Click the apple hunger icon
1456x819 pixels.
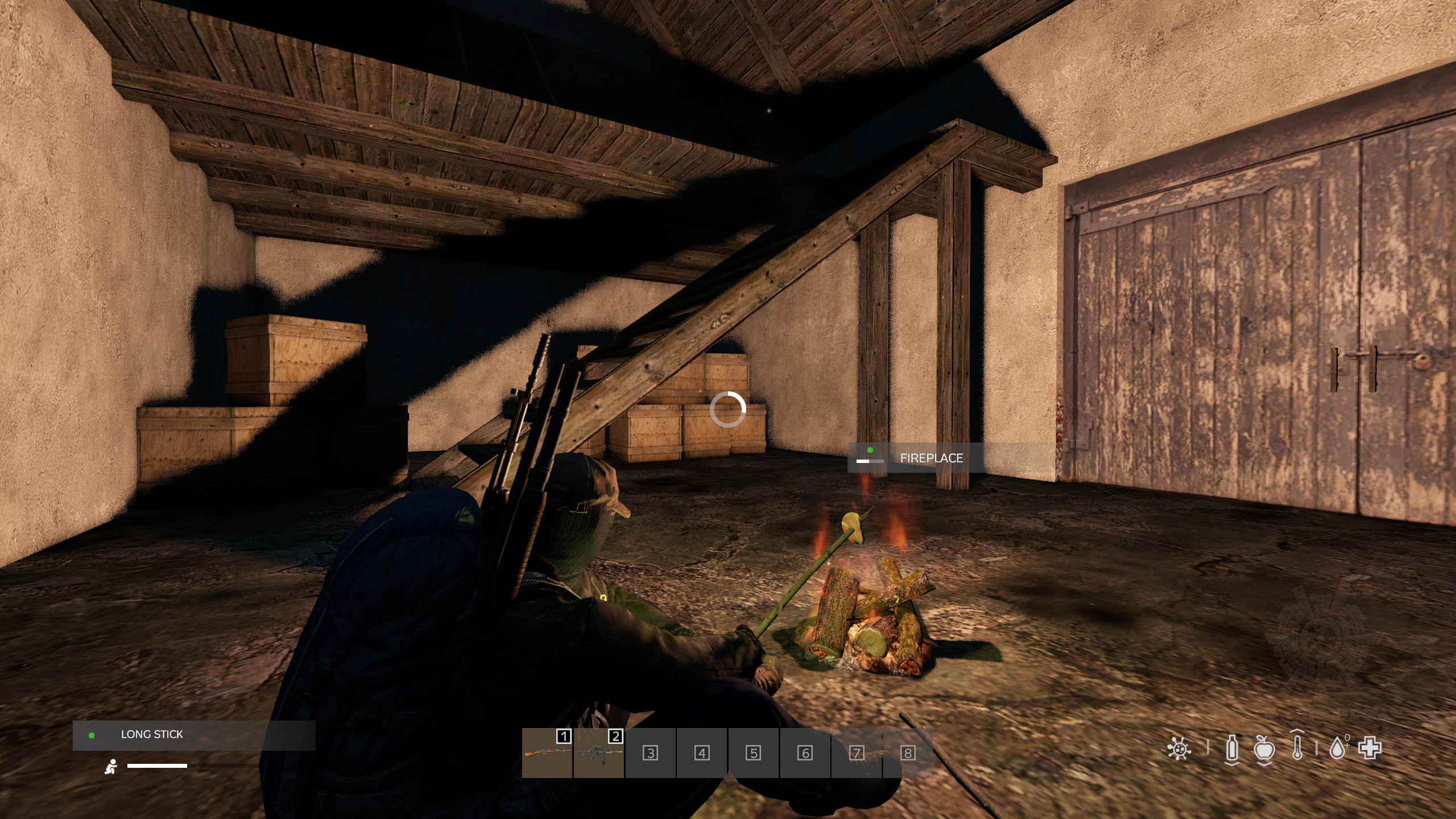click(1264, 748)
